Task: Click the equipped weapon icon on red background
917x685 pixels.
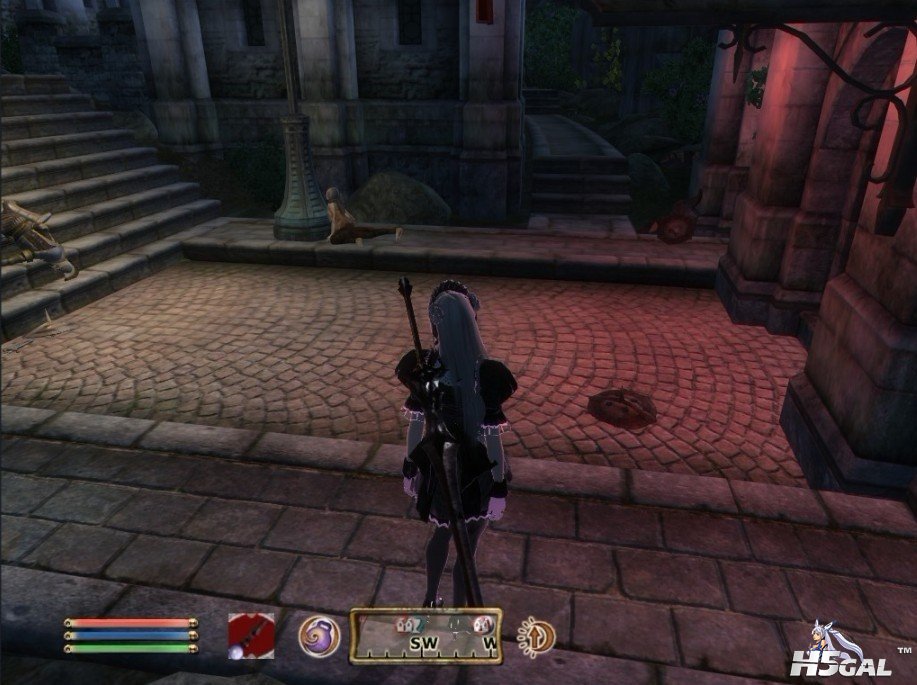Action: (250, 634)
